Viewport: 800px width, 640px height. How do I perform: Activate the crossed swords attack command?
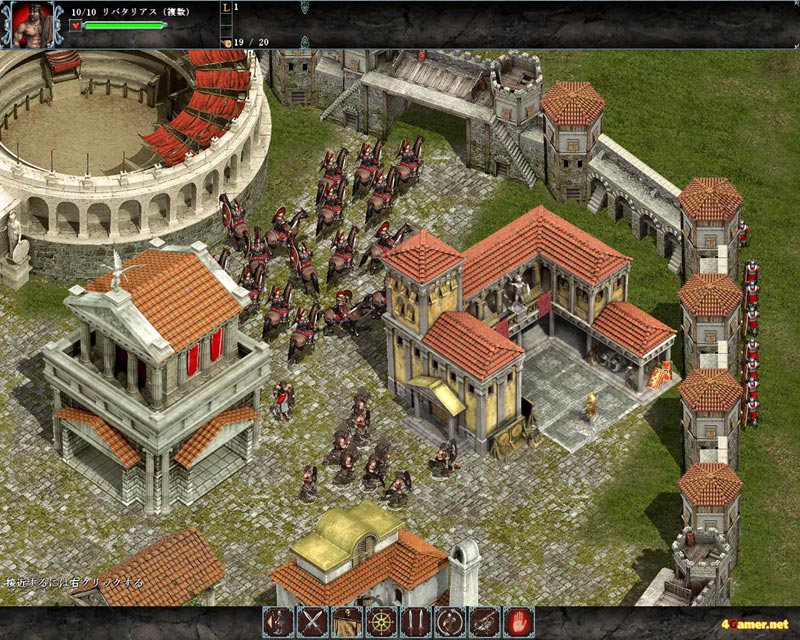pos(311,622)
